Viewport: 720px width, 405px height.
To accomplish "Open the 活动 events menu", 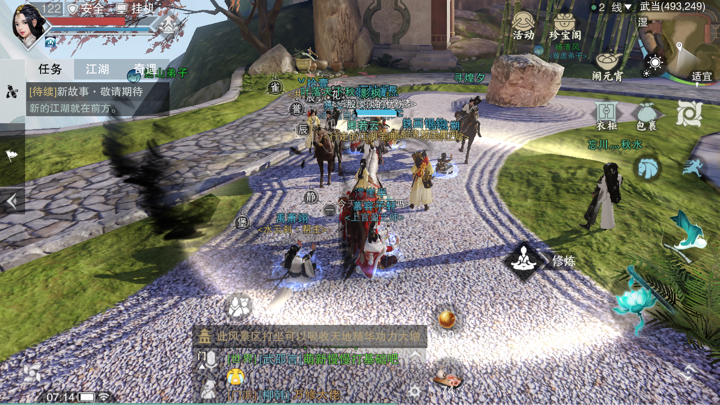I will [523, 24].
